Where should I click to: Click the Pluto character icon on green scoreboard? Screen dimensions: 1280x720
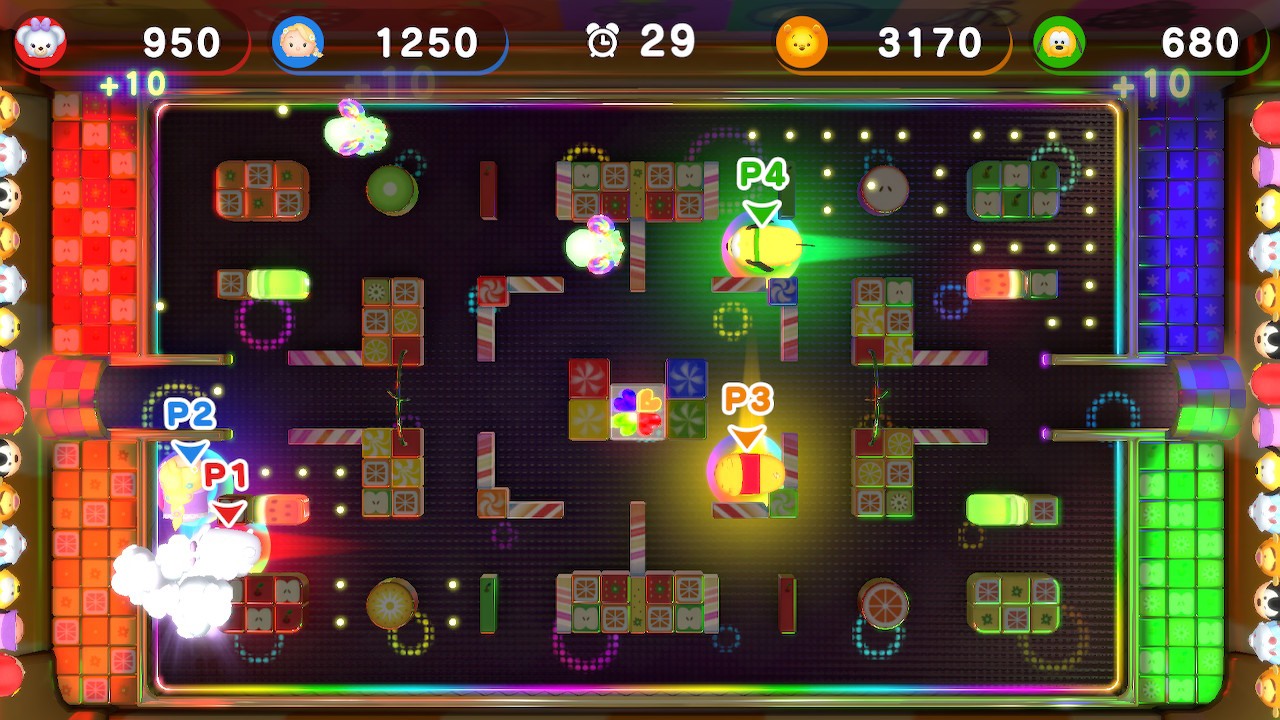[1058, 41]
